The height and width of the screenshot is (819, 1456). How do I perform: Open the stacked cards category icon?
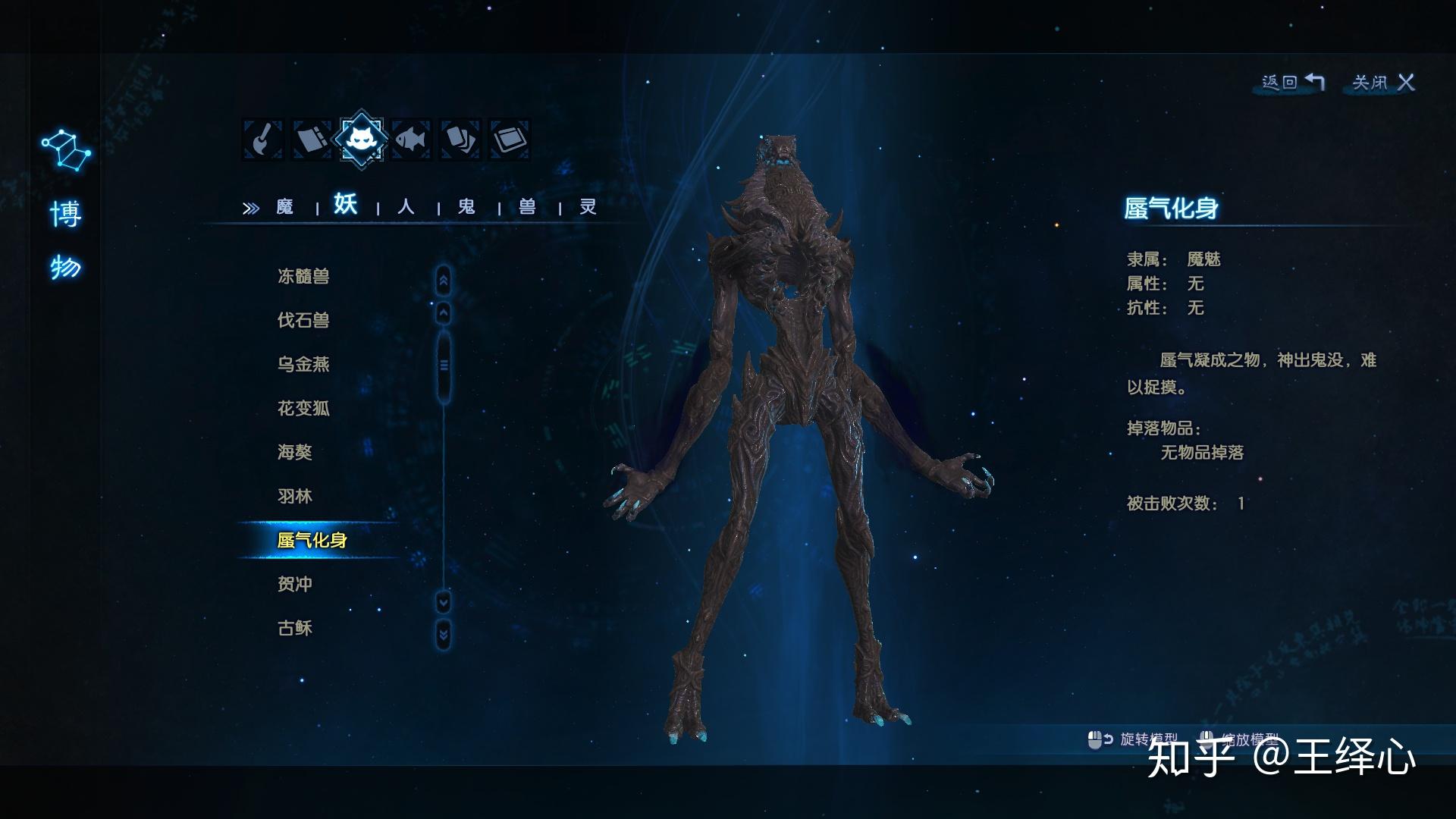pyautogui.click(x=460, y=140)
